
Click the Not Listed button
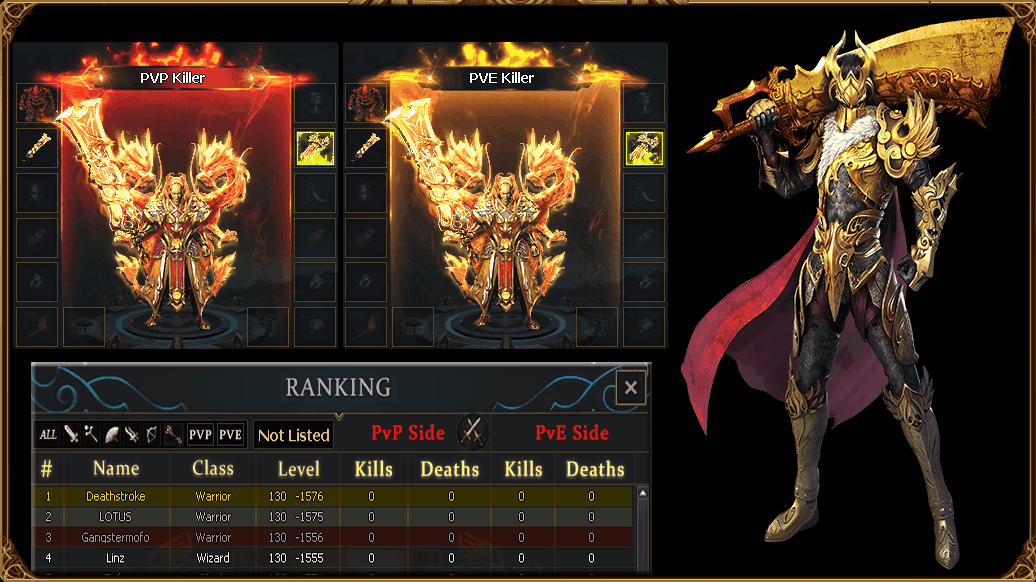pyautogui.click(x=293, y=435)
